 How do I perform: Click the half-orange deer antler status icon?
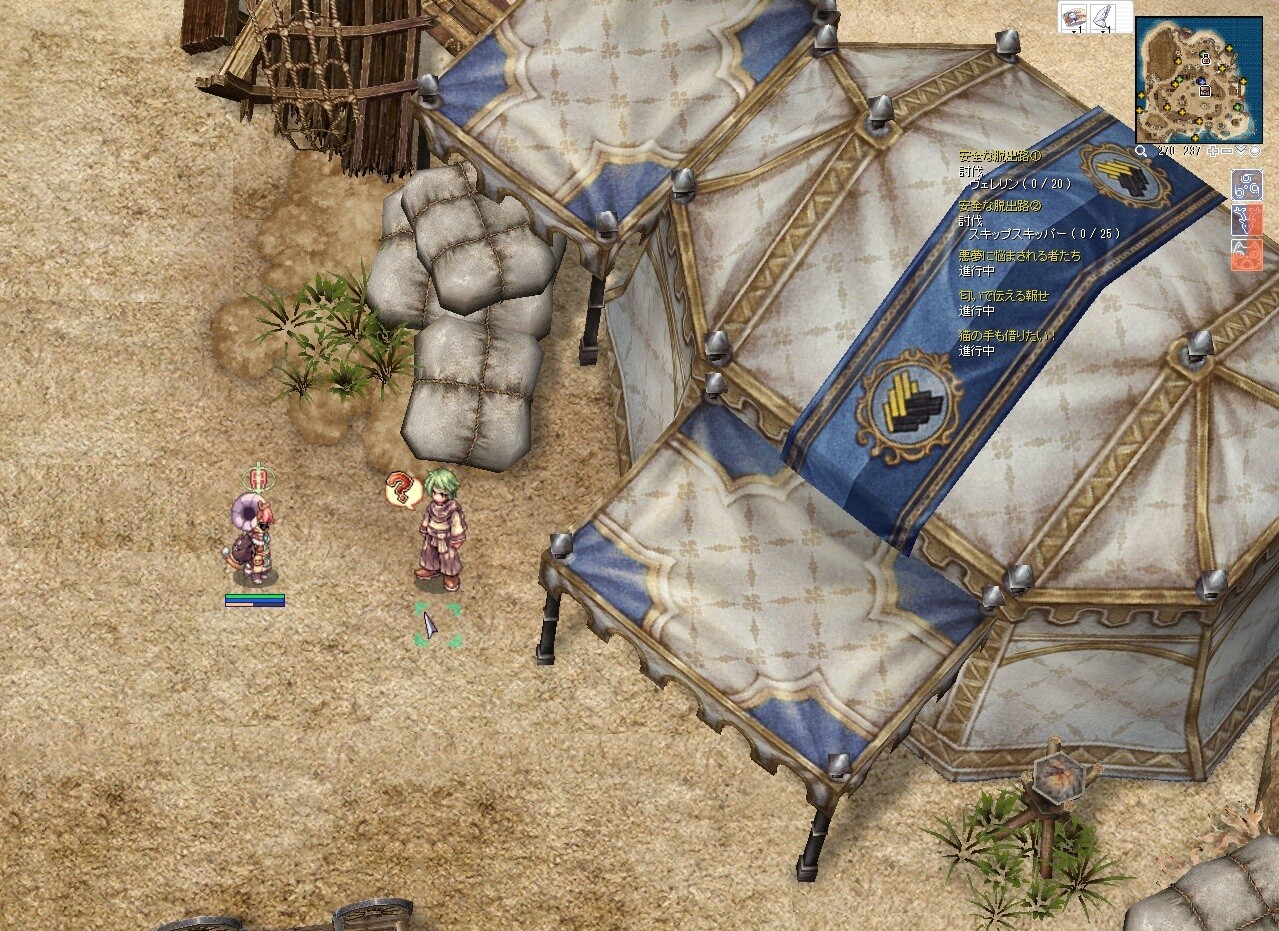(x=1247, y=219)
